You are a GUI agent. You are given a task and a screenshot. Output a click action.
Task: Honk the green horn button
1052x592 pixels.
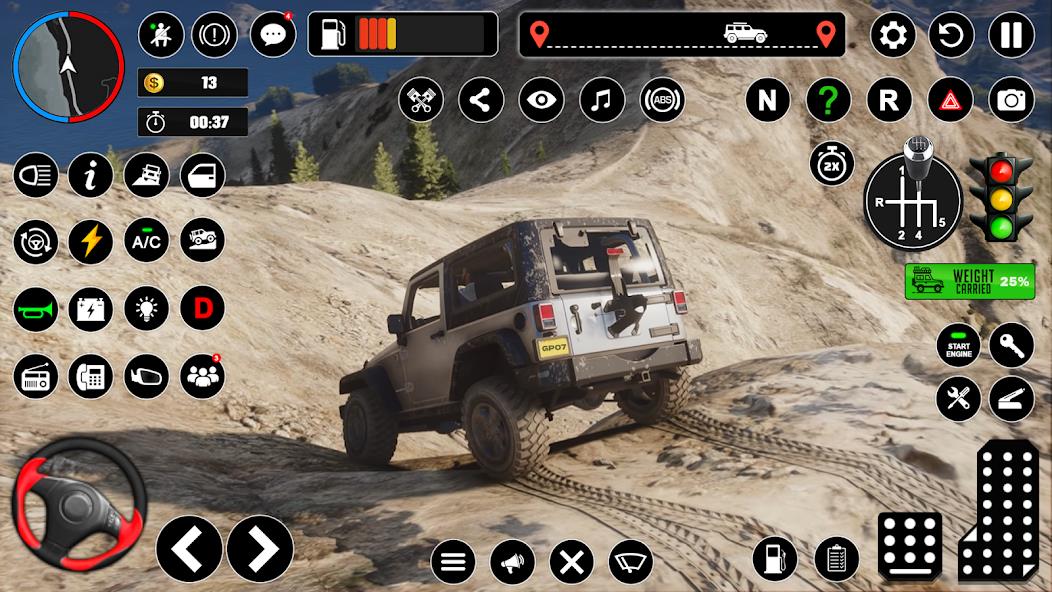[36, 309]
